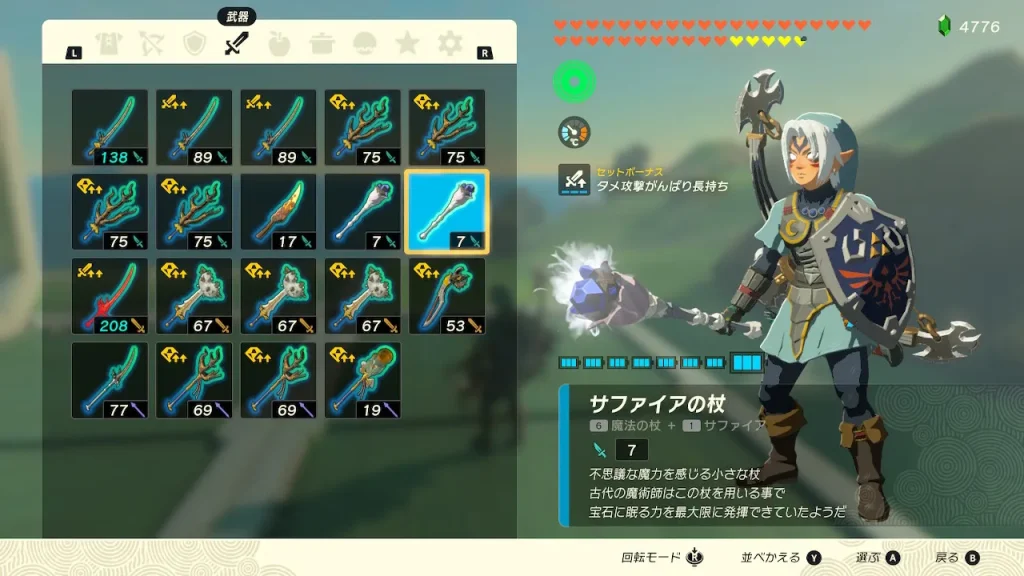
Task: Pick the red weapon with attack 208
Action: click(110, 295)
